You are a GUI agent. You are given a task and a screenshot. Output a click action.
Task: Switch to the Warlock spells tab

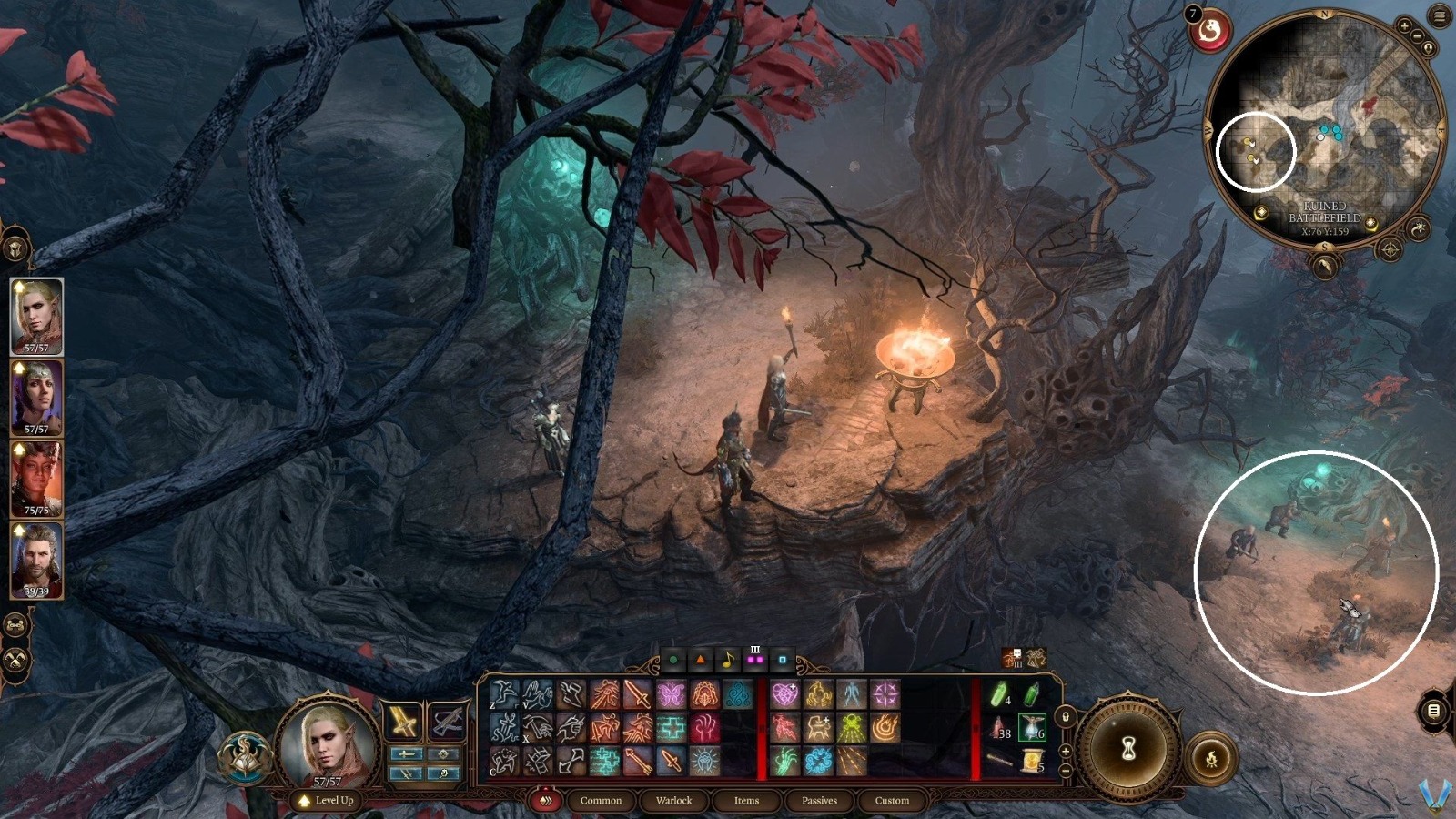point(673,801)
